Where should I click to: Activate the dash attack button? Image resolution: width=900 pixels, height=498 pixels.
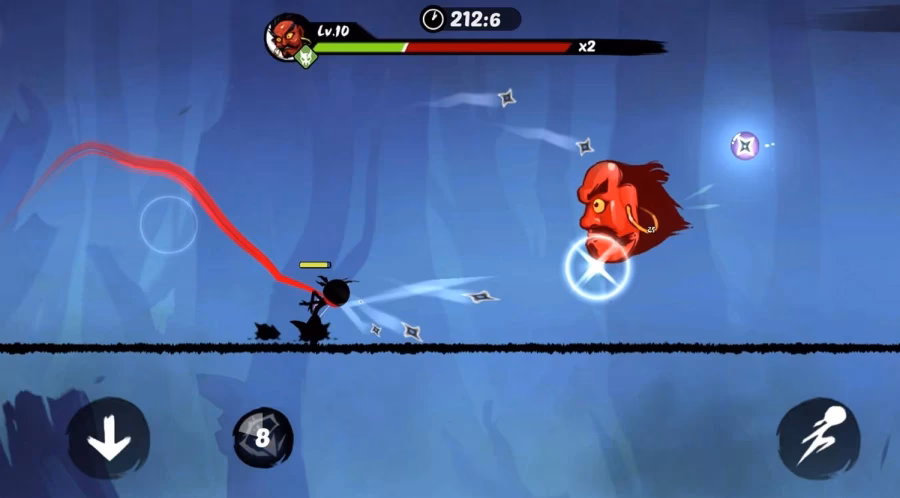coord(817,437)
